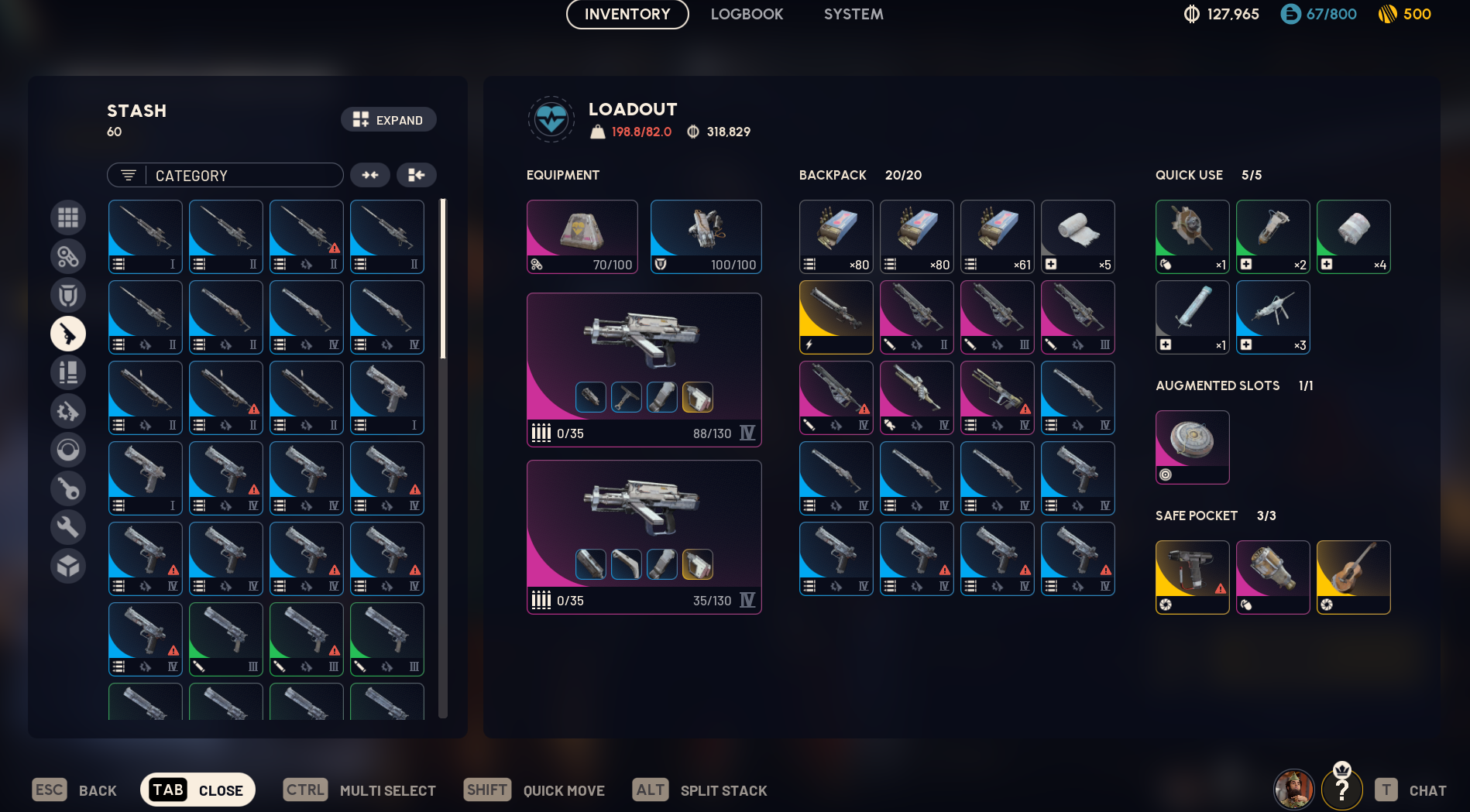The width and height of the screenshot is (1470, 812).
Task: Open the Category filter dropdown
Action: [x=225, y=175]
